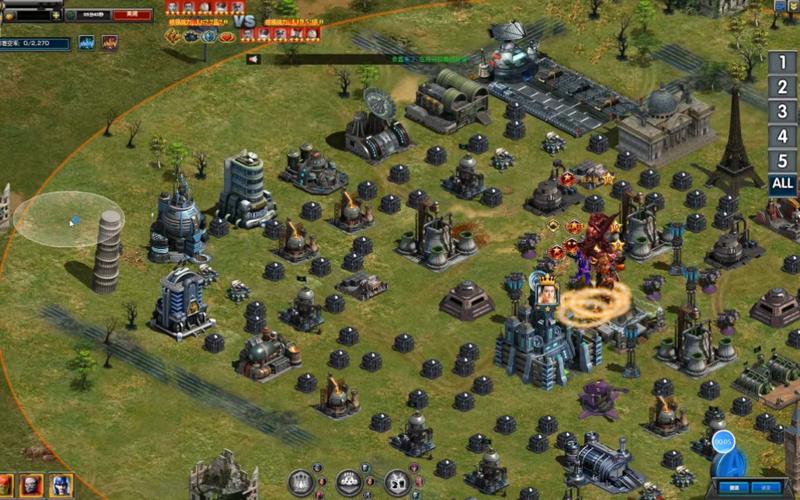Select squad group 3
Screen dimensions: 800x500
tap(783, 111)
